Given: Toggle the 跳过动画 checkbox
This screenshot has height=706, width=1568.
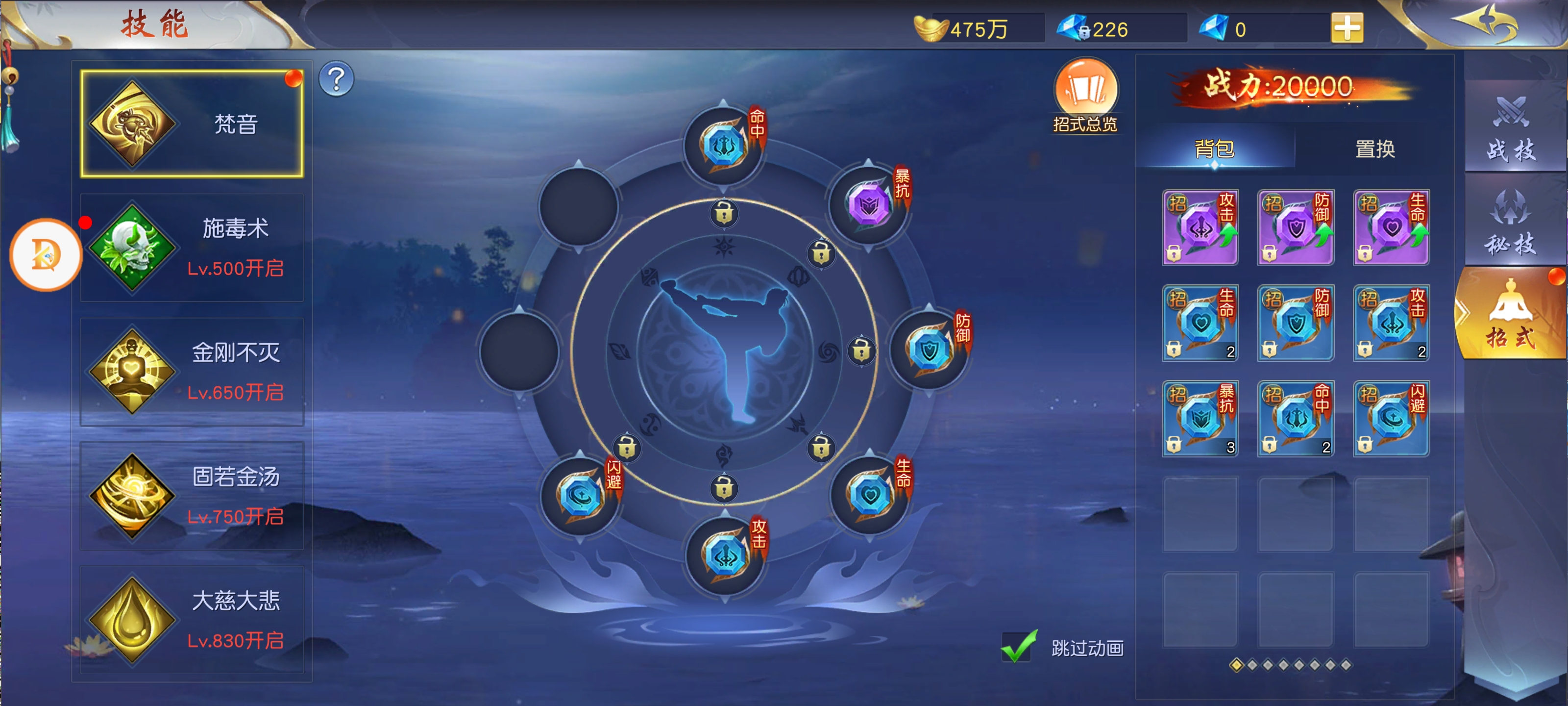Looking at the screenshot, I should pyautogui.click(x=1019, y=647).
